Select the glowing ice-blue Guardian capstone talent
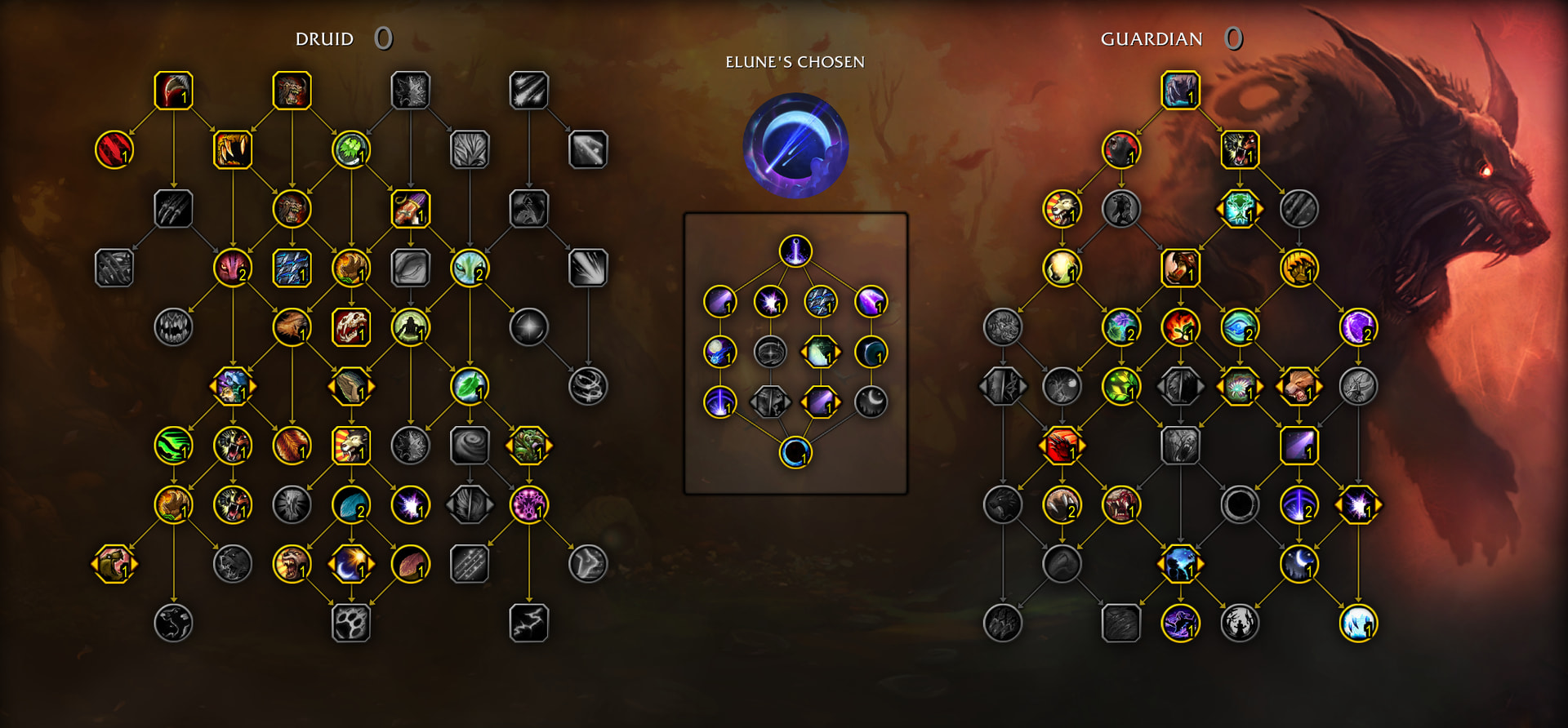 click(1358, 624)
